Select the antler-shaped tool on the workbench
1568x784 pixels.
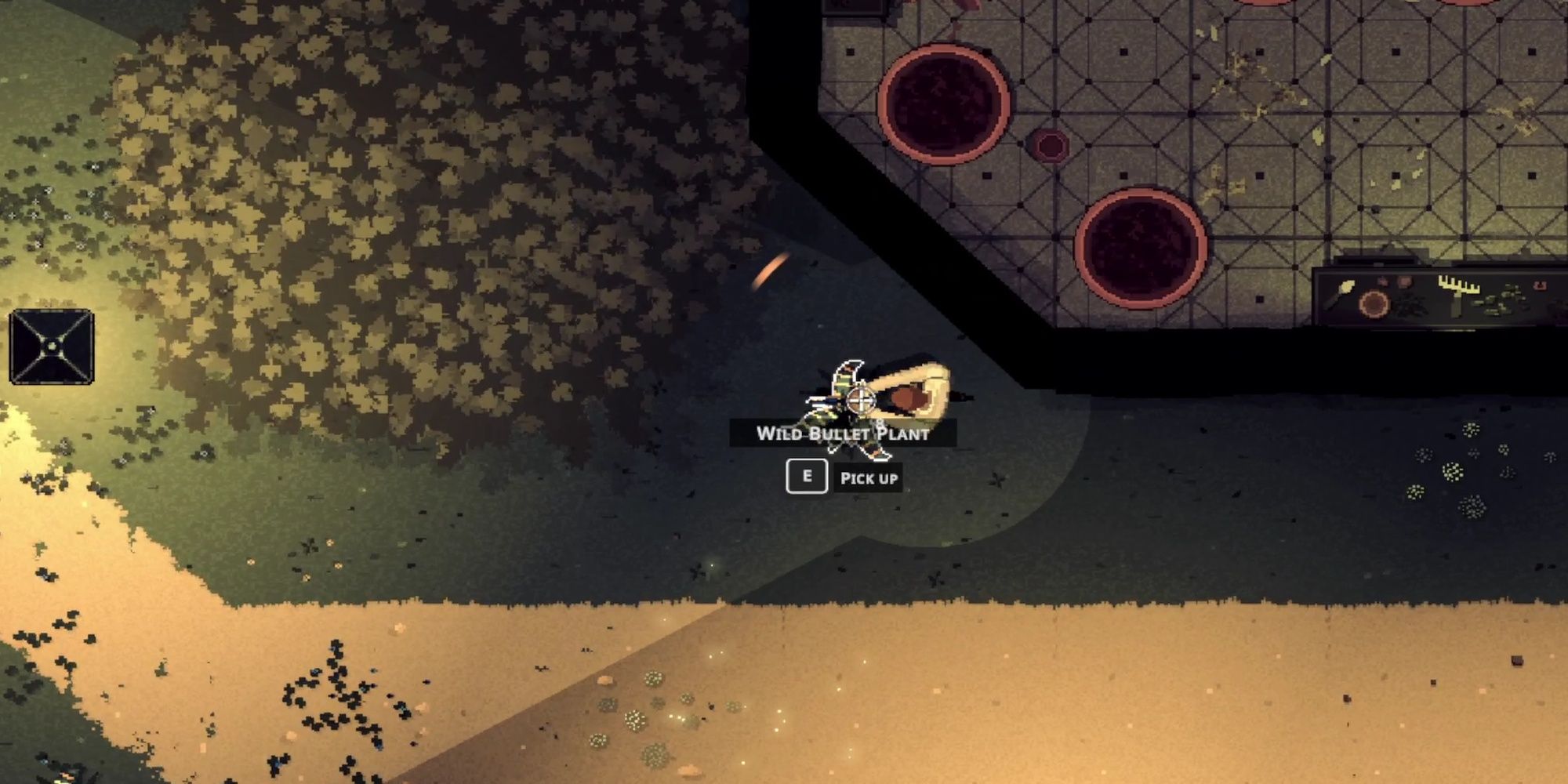pos(1460,284)
